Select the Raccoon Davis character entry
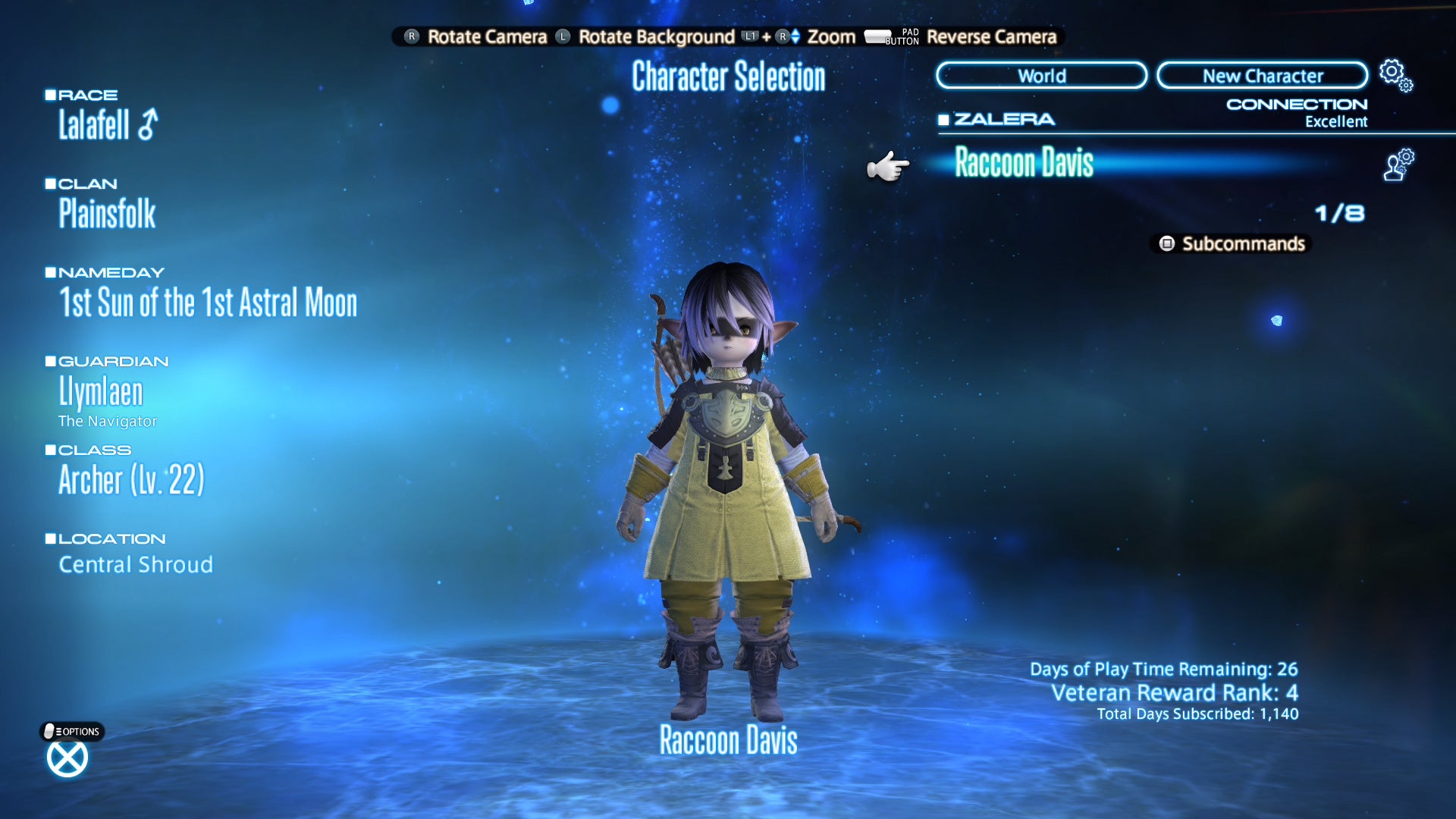This screenshot has height=819, width=1456. point(1024,163)
